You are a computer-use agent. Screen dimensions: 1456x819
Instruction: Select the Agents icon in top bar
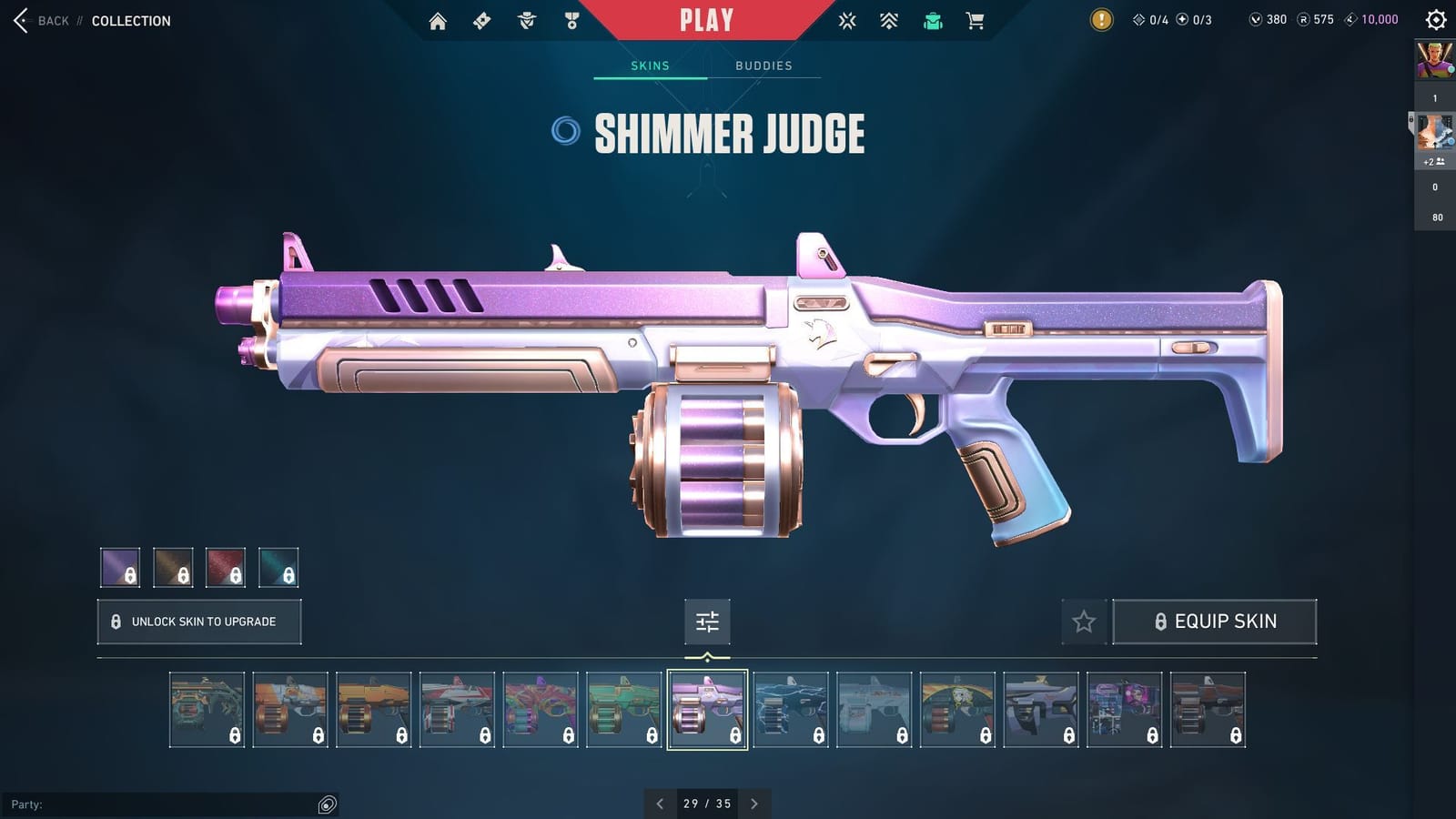(x=525, y=20)
